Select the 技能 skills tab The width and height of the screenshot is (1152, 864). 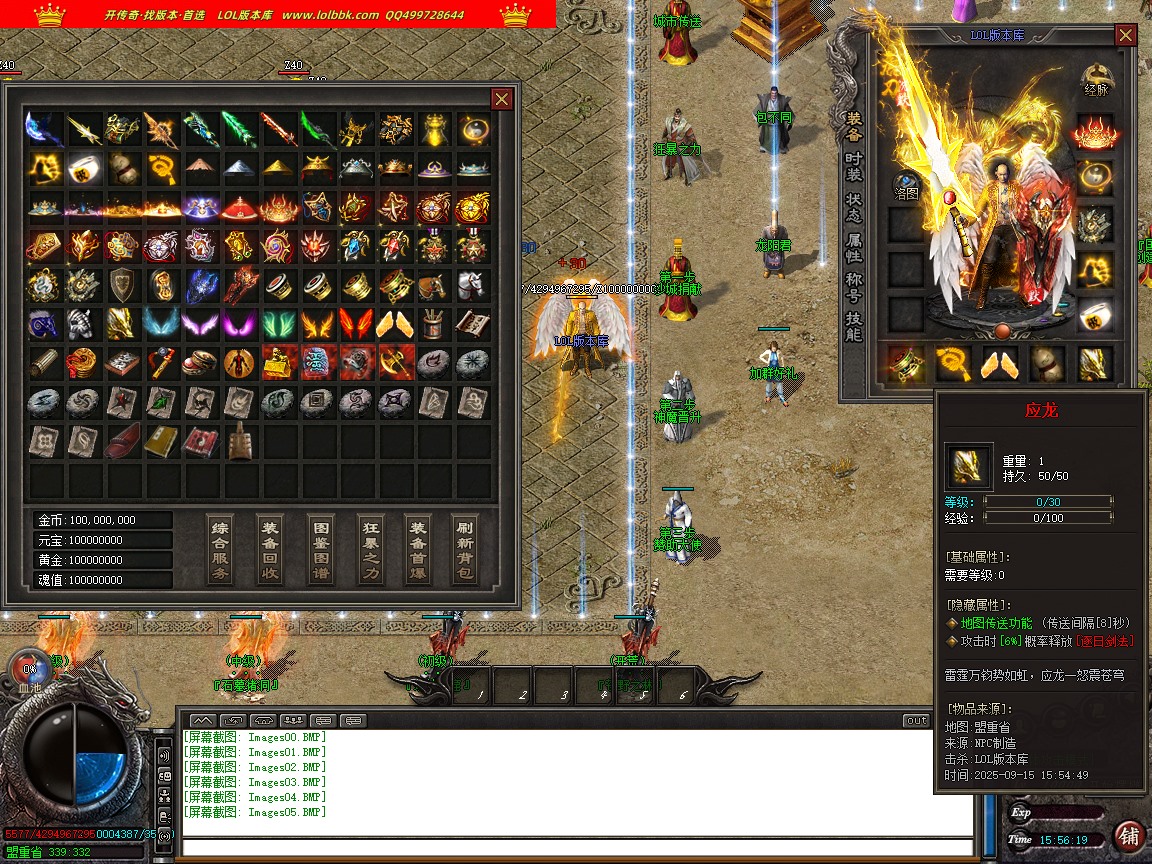853,327
